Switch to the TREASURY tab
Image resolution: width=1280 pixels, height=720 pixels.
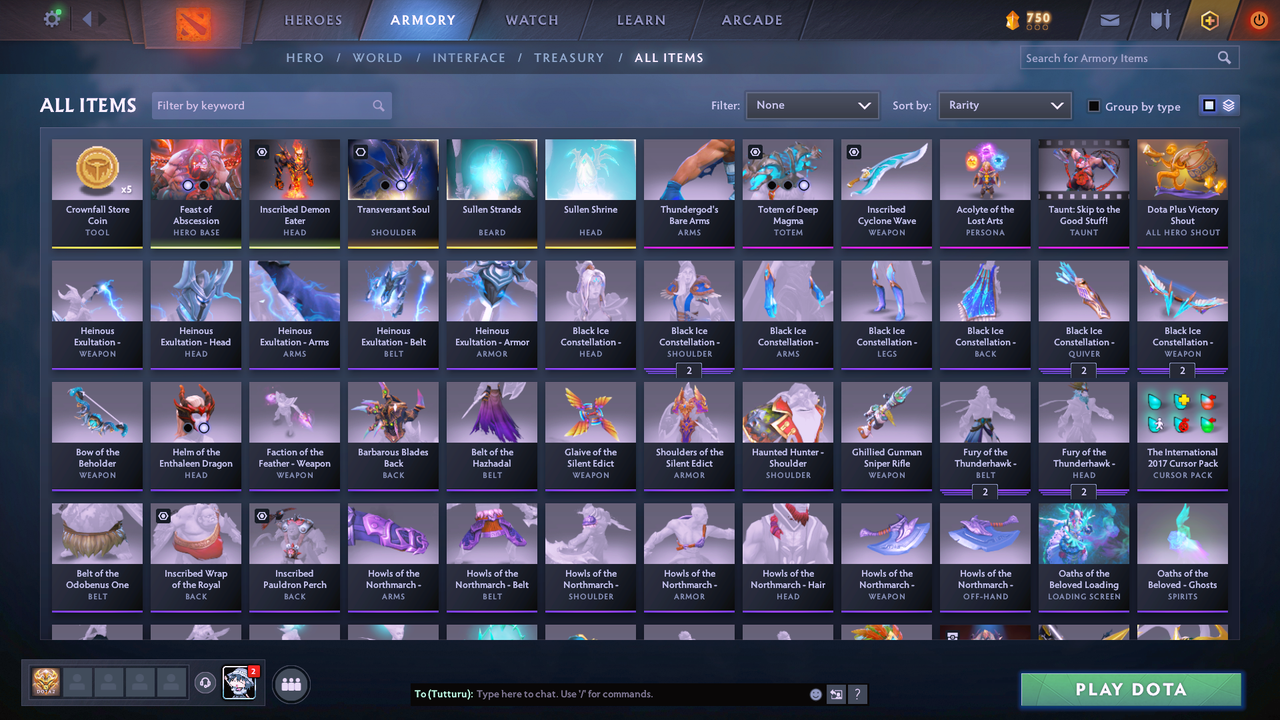569,57
